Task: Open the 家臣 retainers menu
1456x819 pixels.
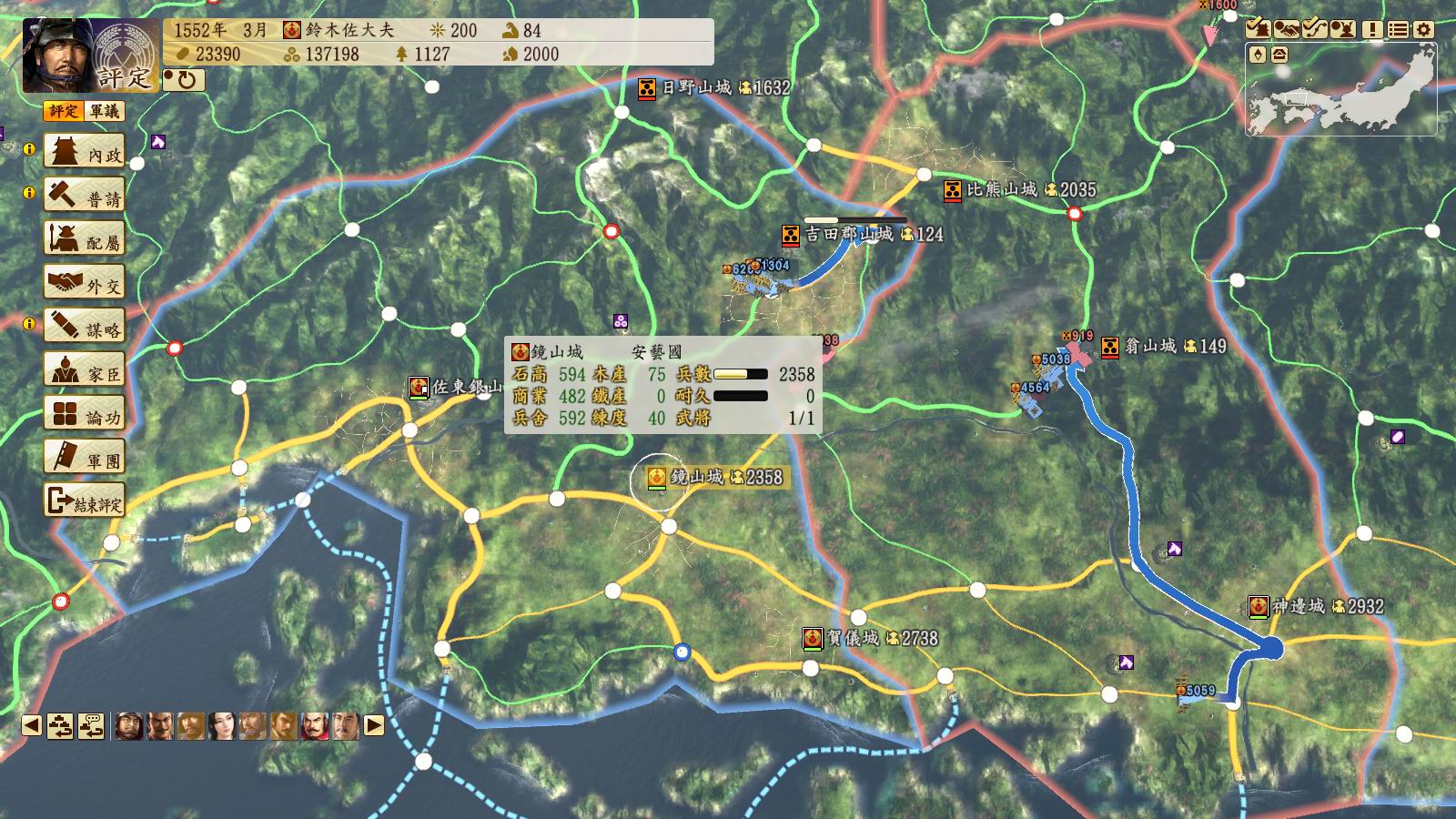Action: coord(85,370)
